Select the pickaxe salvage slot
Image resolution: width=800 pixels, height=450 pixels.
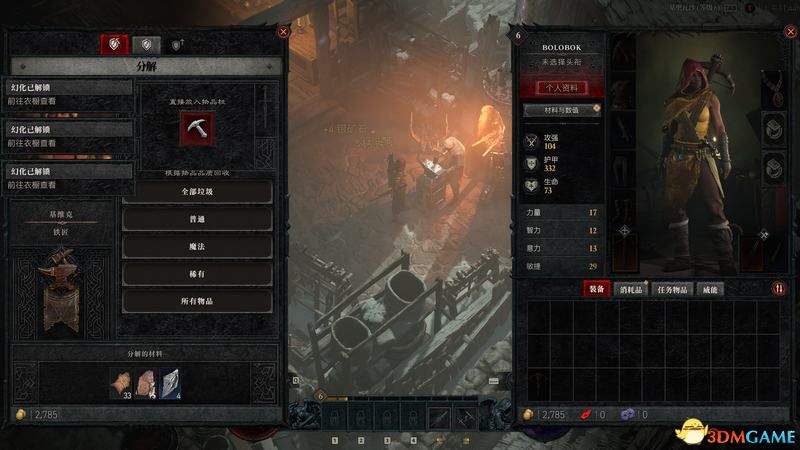[196, 126]
